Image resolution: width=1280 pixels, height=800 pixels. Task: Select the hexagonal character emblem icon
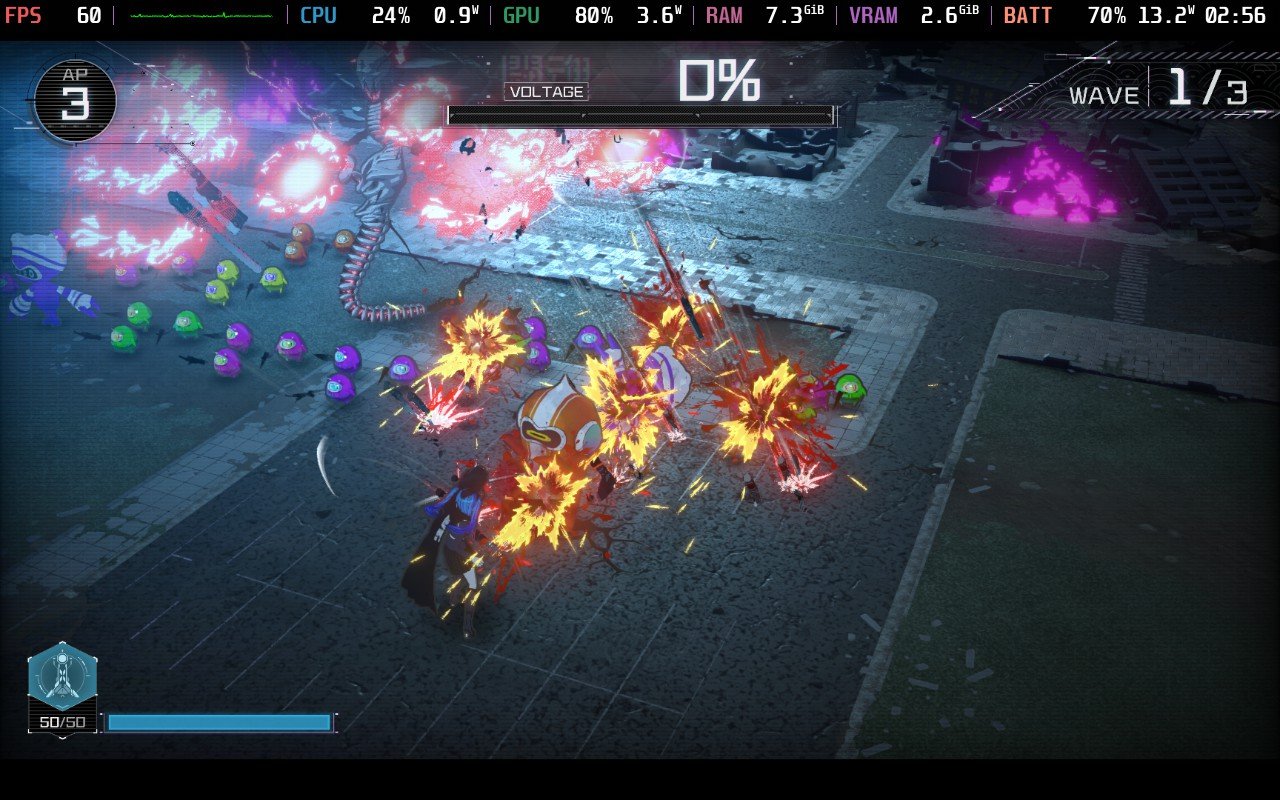pyautogui.click(x=62, y=677)
